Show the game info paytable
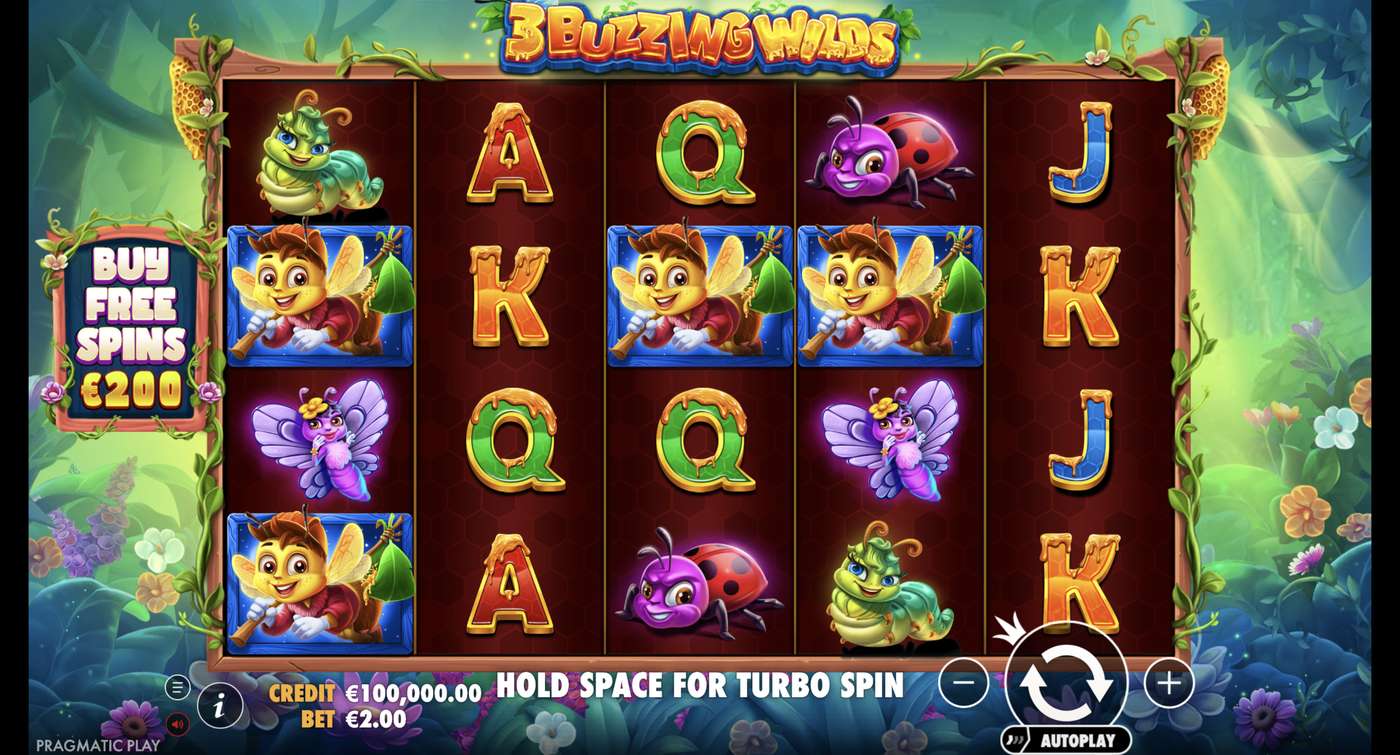 pos(219,707)
